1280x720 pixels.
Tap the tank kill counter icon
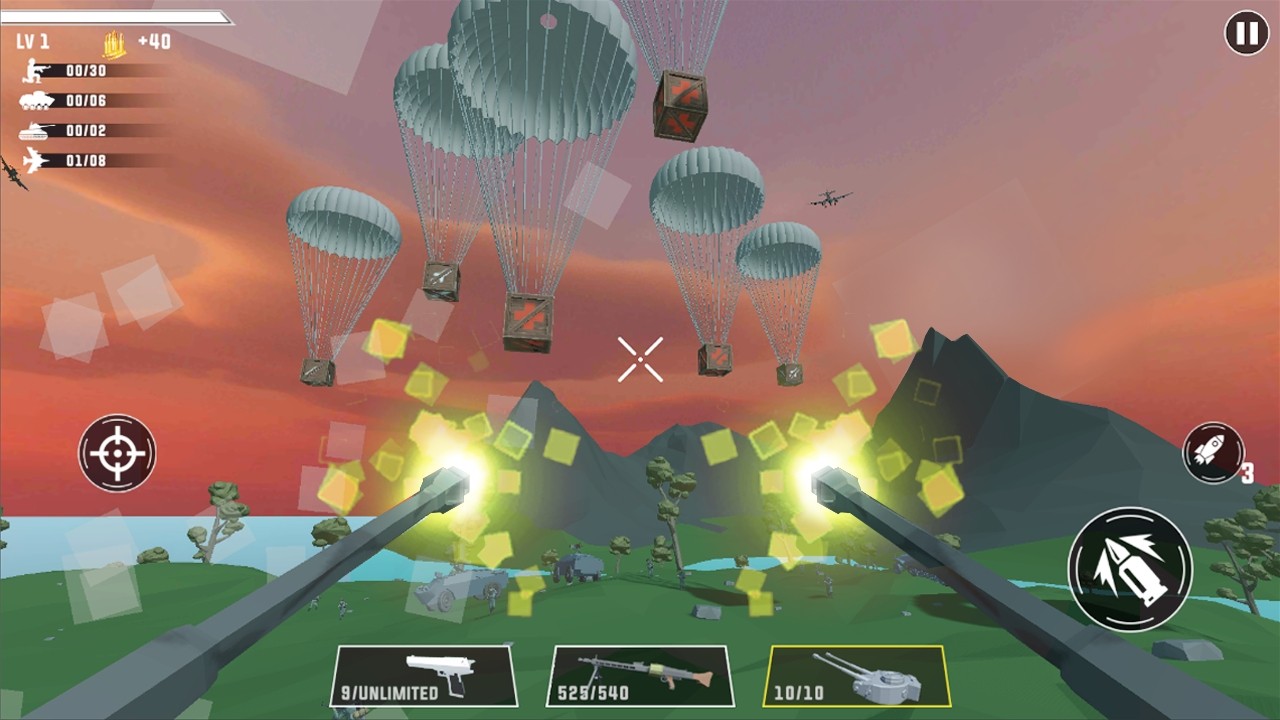coord(32,130)
